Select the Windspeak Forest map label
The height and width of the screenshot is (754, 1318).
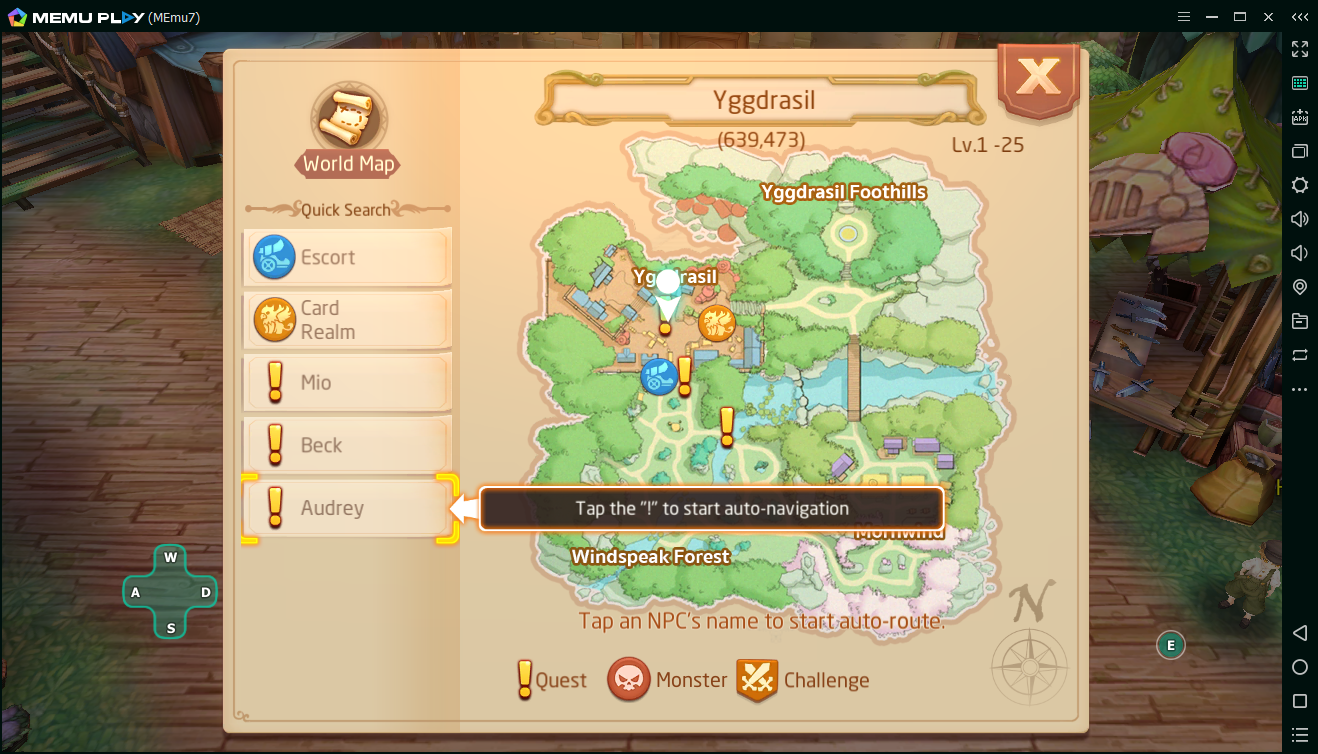[650, 556]
